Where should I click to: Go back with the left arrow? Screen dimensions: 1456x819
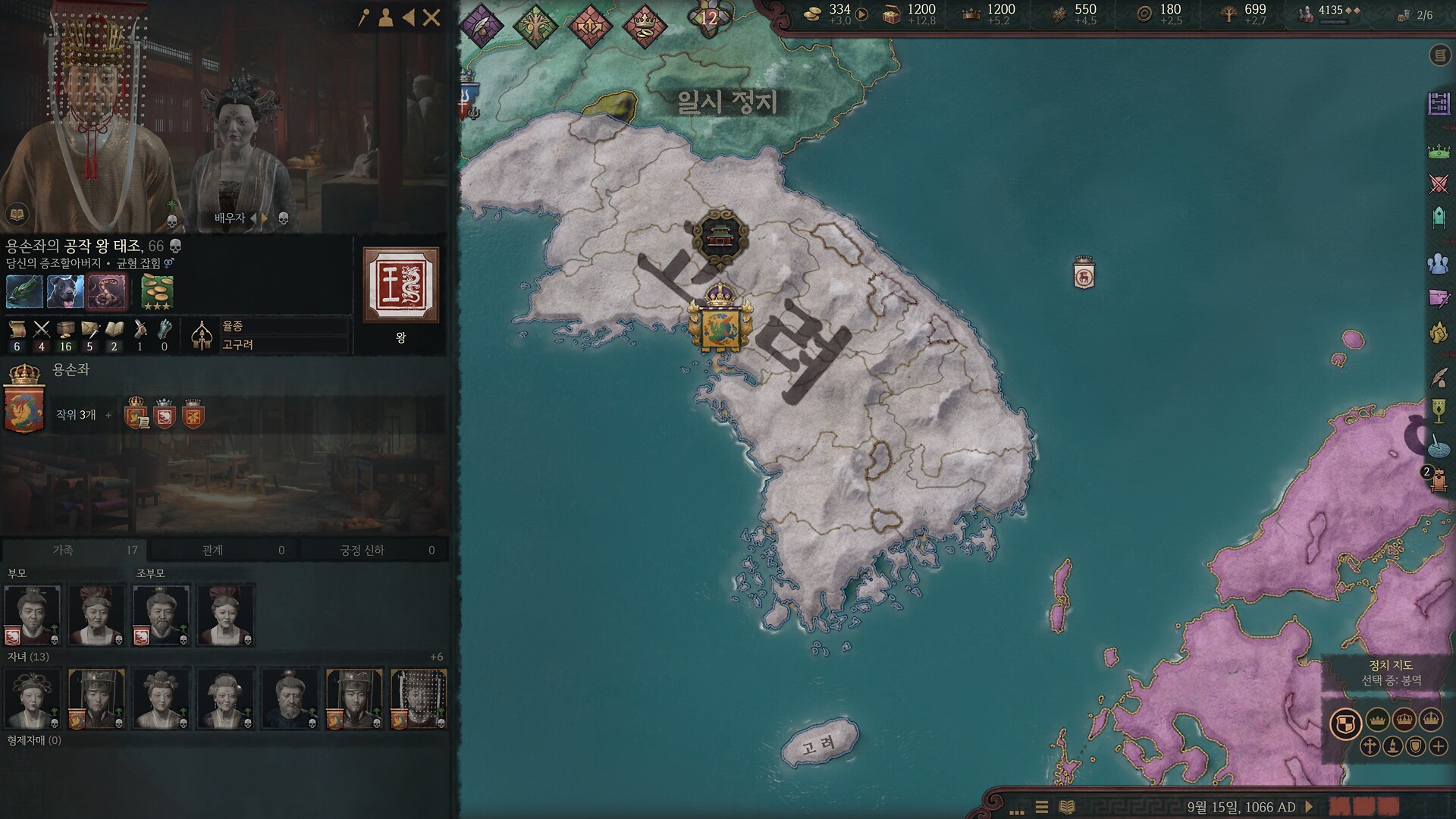pyautogui.click(x=409, y=18)
